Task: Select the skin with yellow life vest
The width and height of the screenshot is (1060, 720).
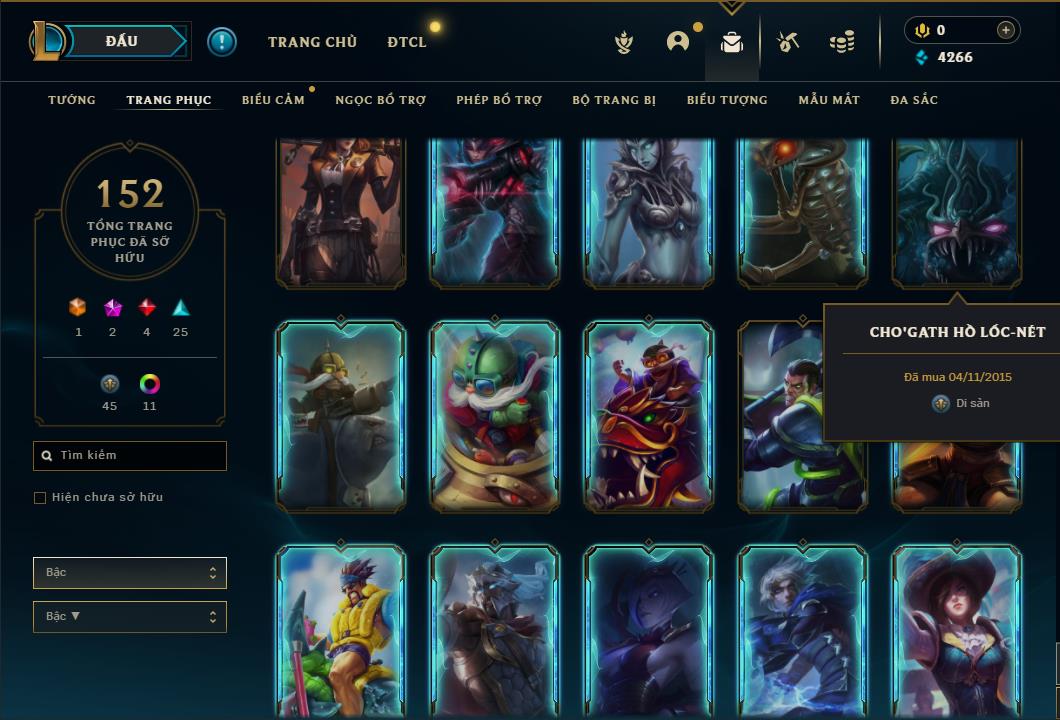Action: pyautogui.click(x=341, y=630)
